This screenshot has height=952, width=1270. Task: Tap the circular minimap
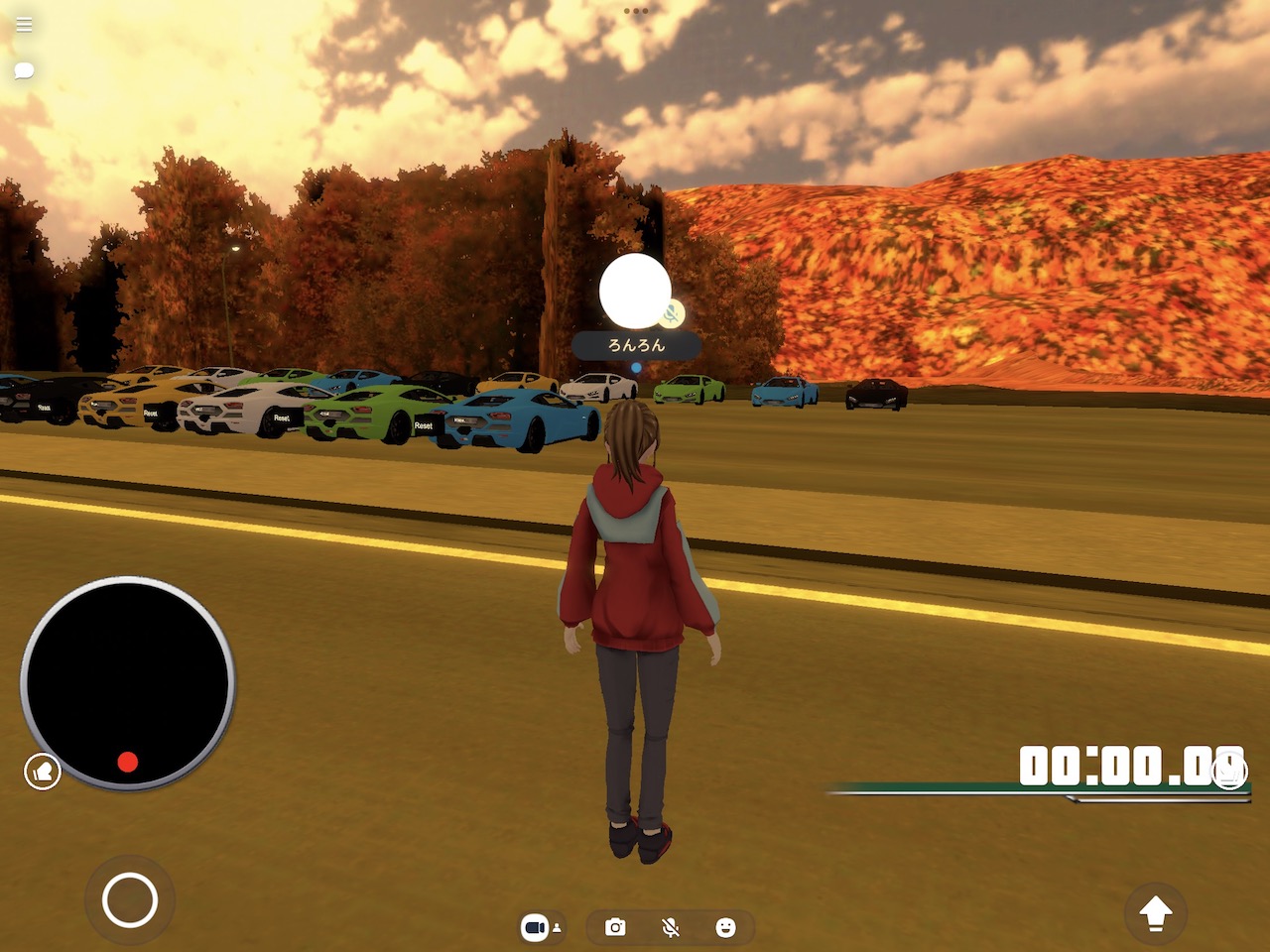click(x=127, y=682)
